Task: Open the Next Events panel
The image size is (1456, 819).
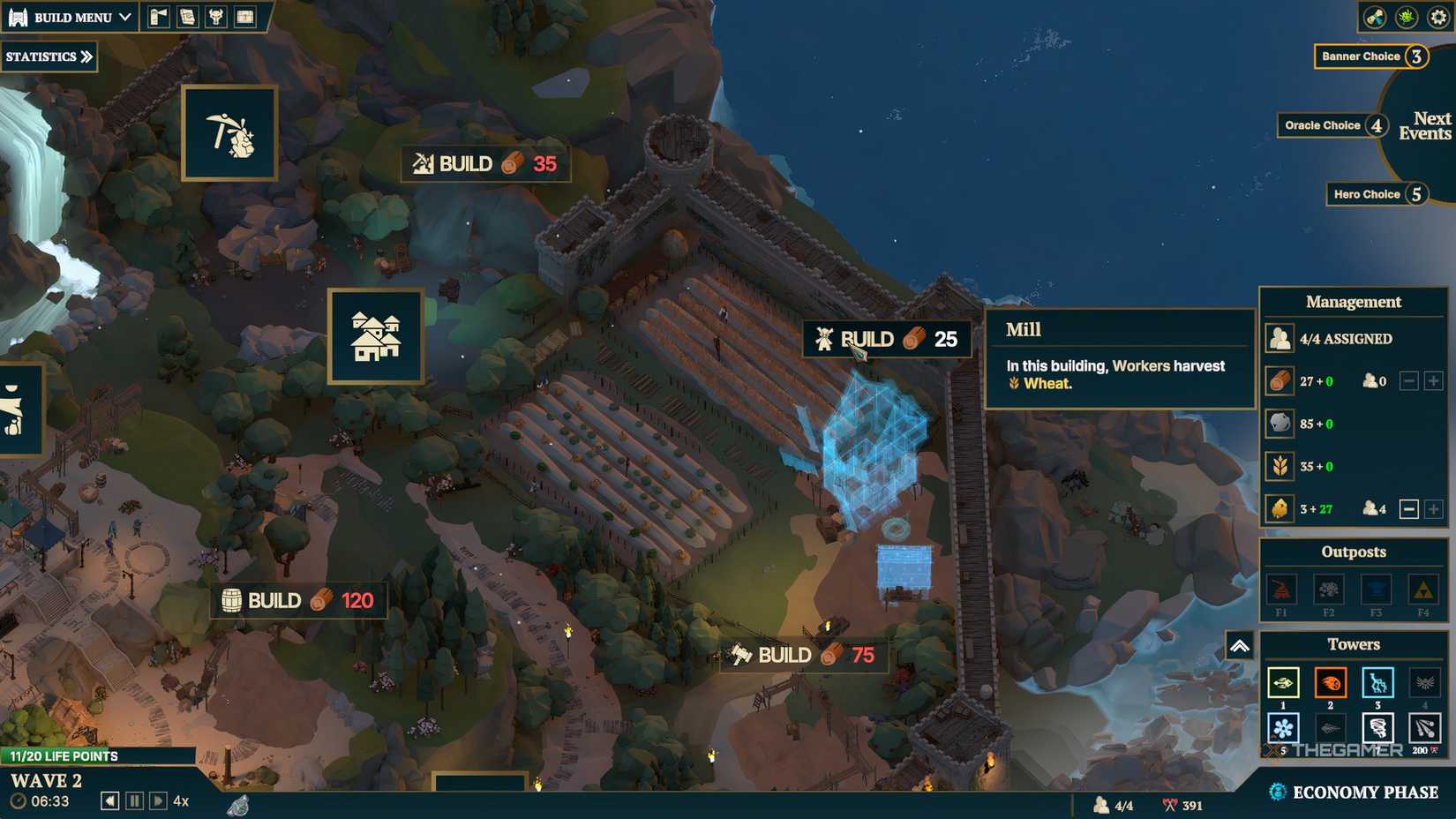Action: coord(1430,125)
